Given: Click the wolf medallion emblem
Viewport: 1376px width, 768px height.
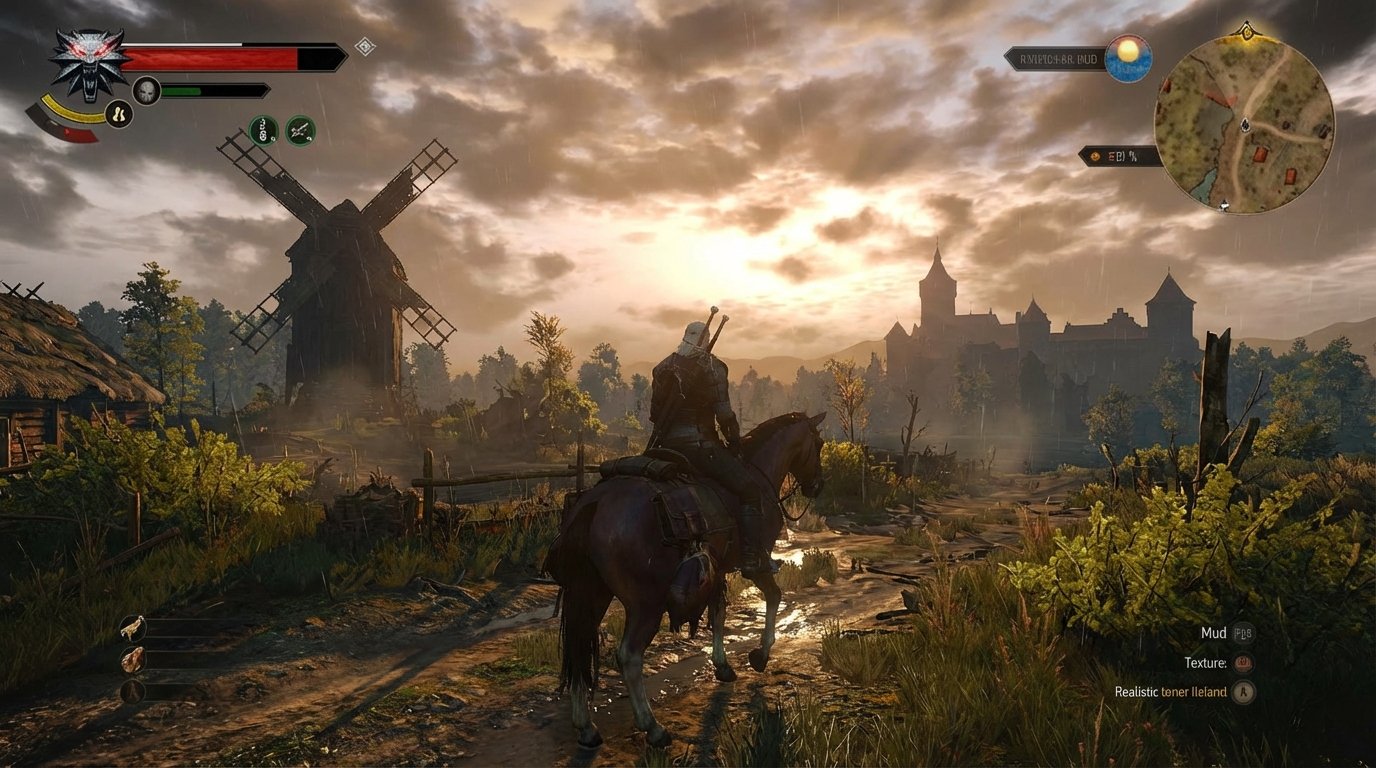Looking at the screenshot, I should coord(88,62).
